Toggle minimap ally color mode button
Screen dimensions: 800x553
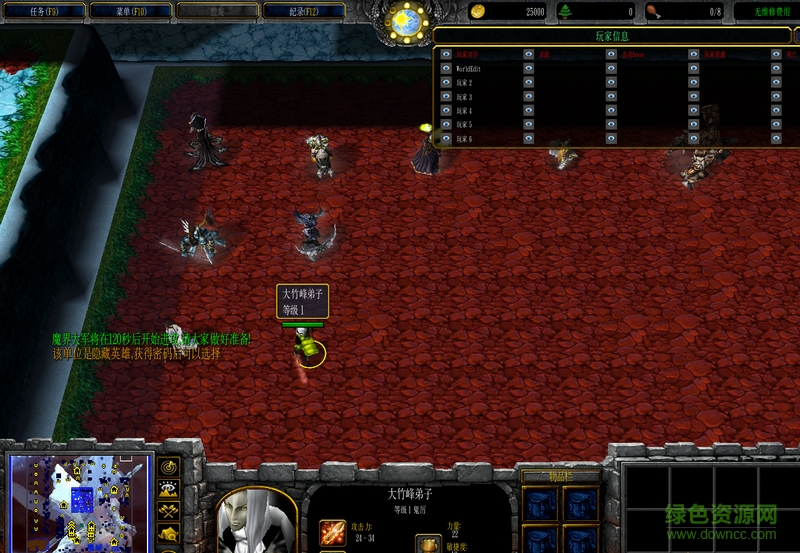point(169,512)
